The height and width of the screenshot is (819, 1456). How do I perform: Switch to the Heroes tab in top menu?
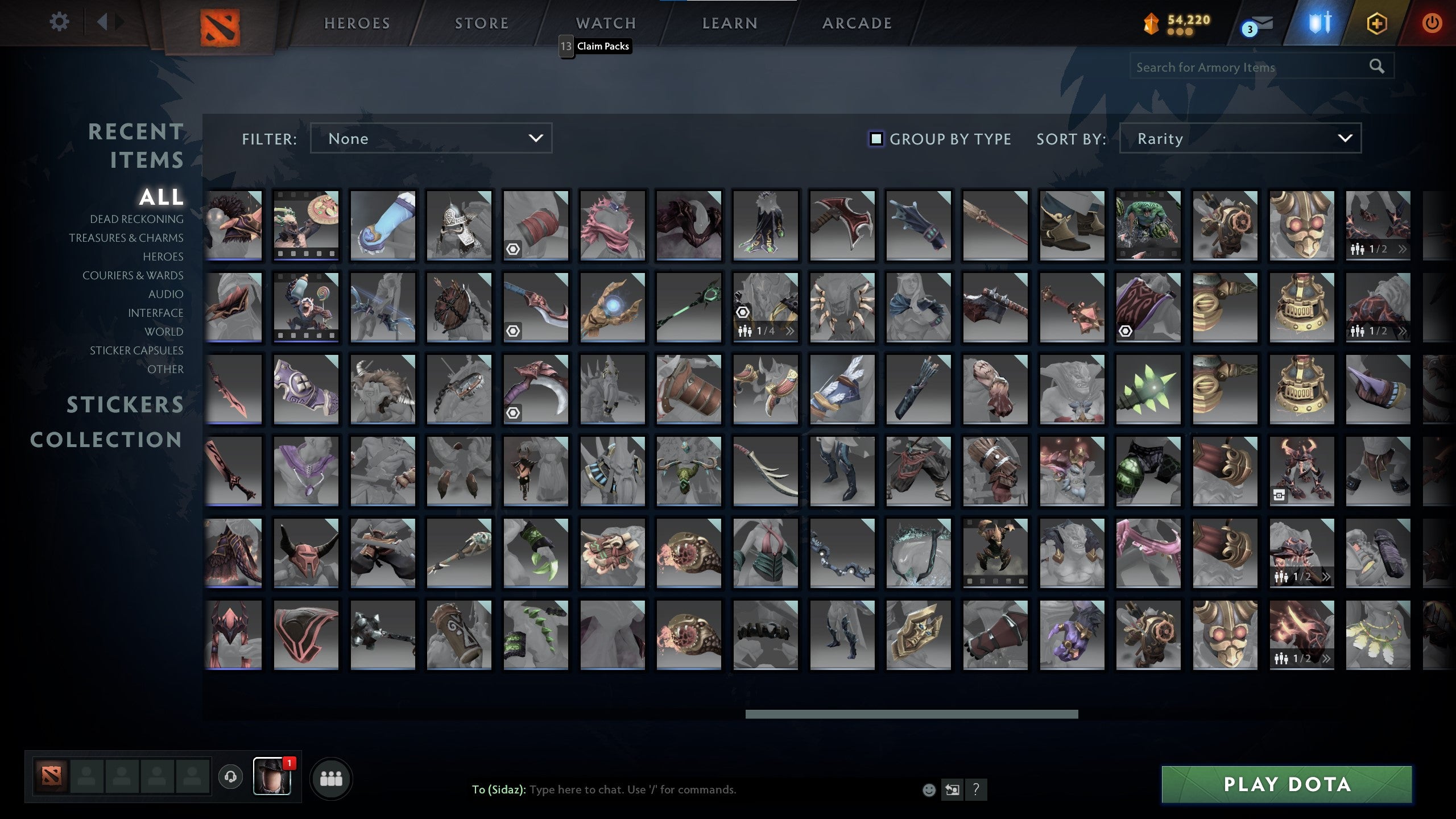(x=356, y=23)
